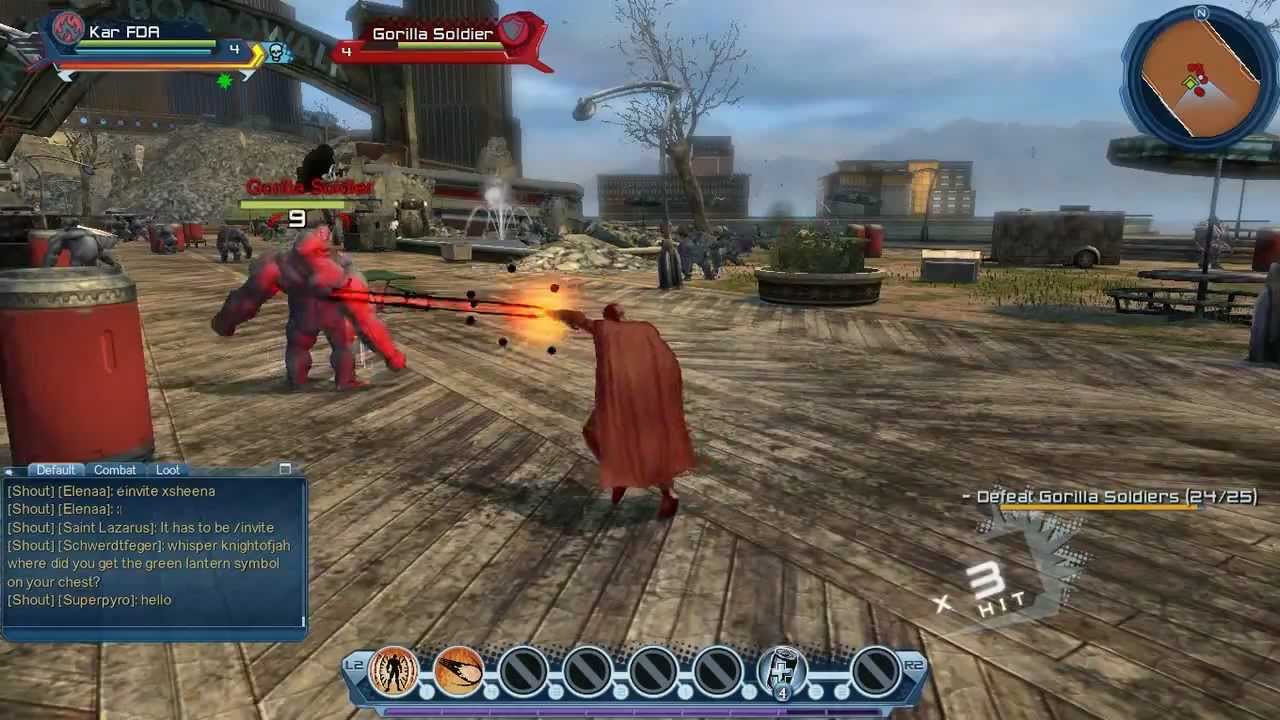Select the Defeat Gorilla Soldiers objective tracker
The height and width of the screenshot is (720, 1280).
pos(1109,497)
